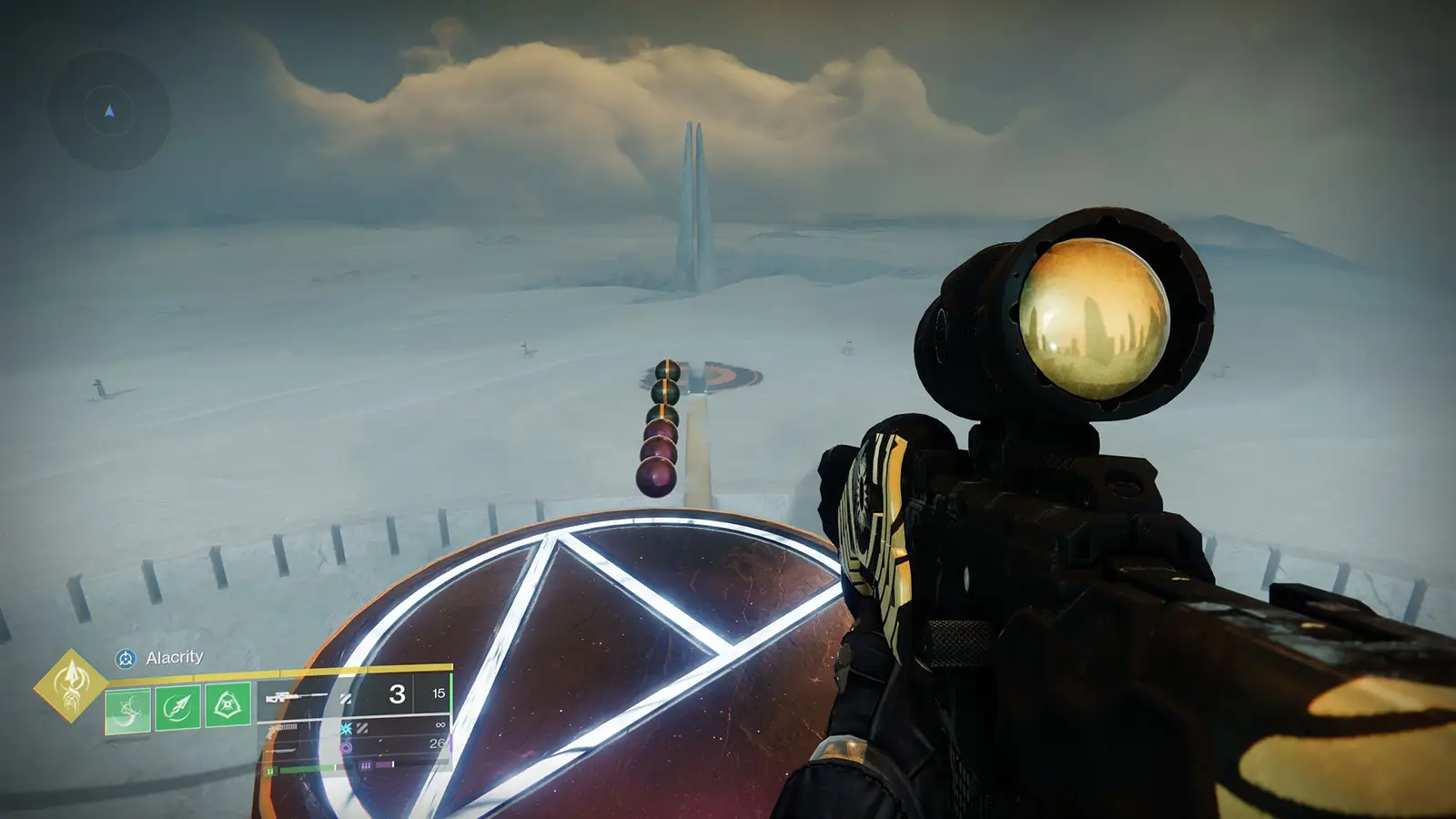Click the reserve ammo count 15 label
This screenshot has width=1456, height=819.
(440, 693)
